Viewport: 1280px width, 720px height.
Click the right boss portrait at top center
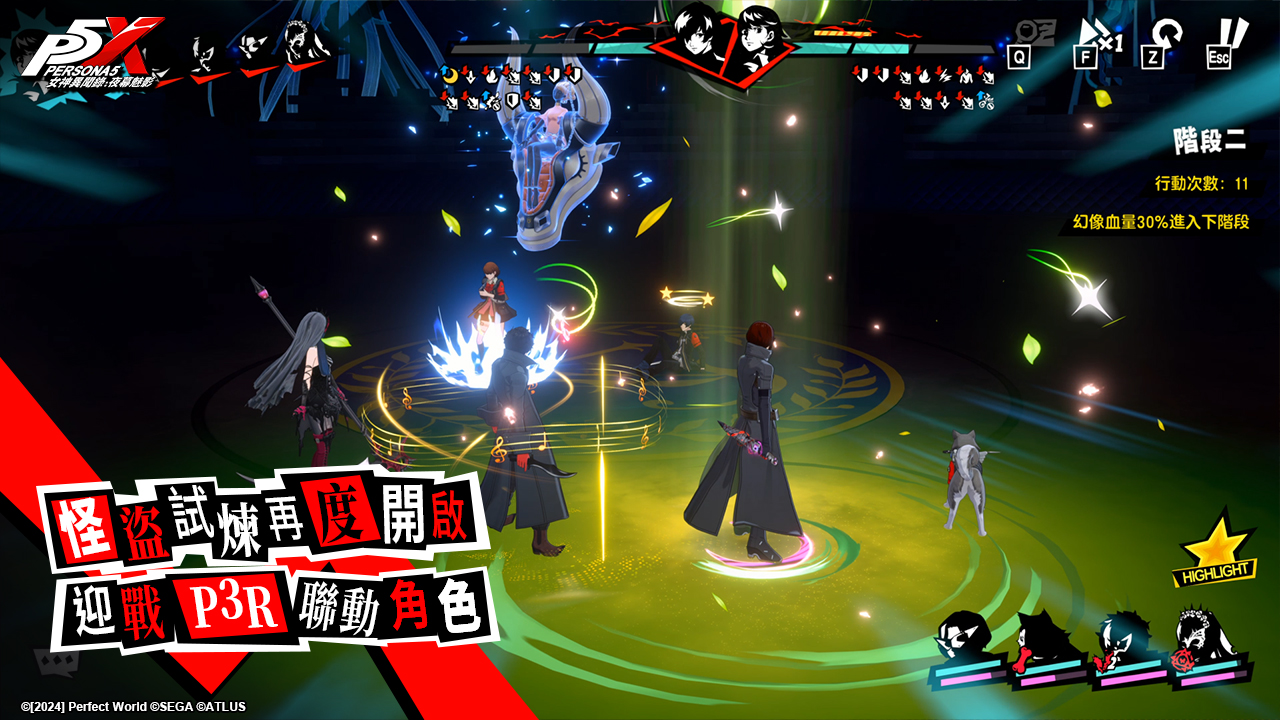pos(758,42)
